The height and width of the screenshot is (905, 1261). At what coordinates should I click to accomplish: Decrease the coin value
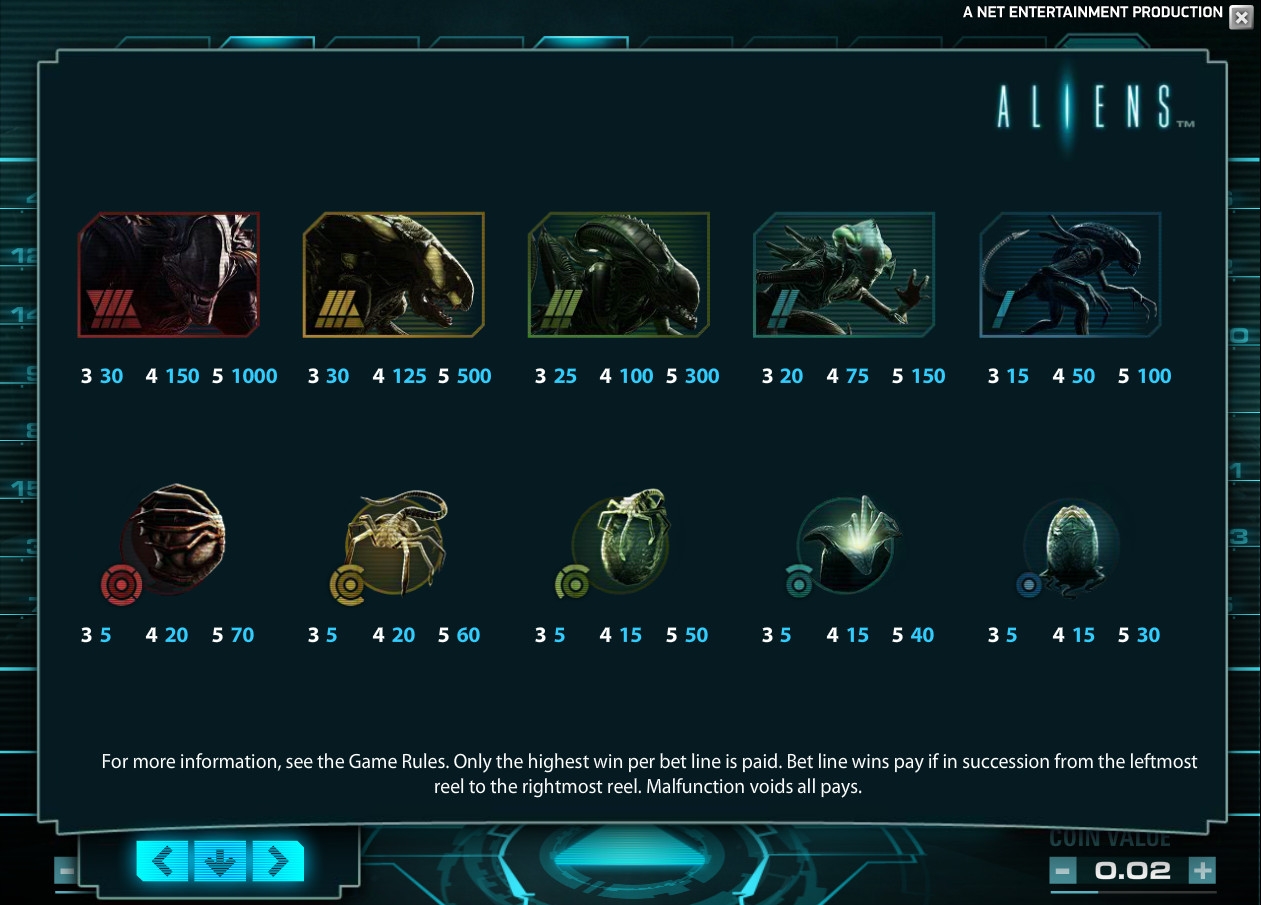[1063, 870]
